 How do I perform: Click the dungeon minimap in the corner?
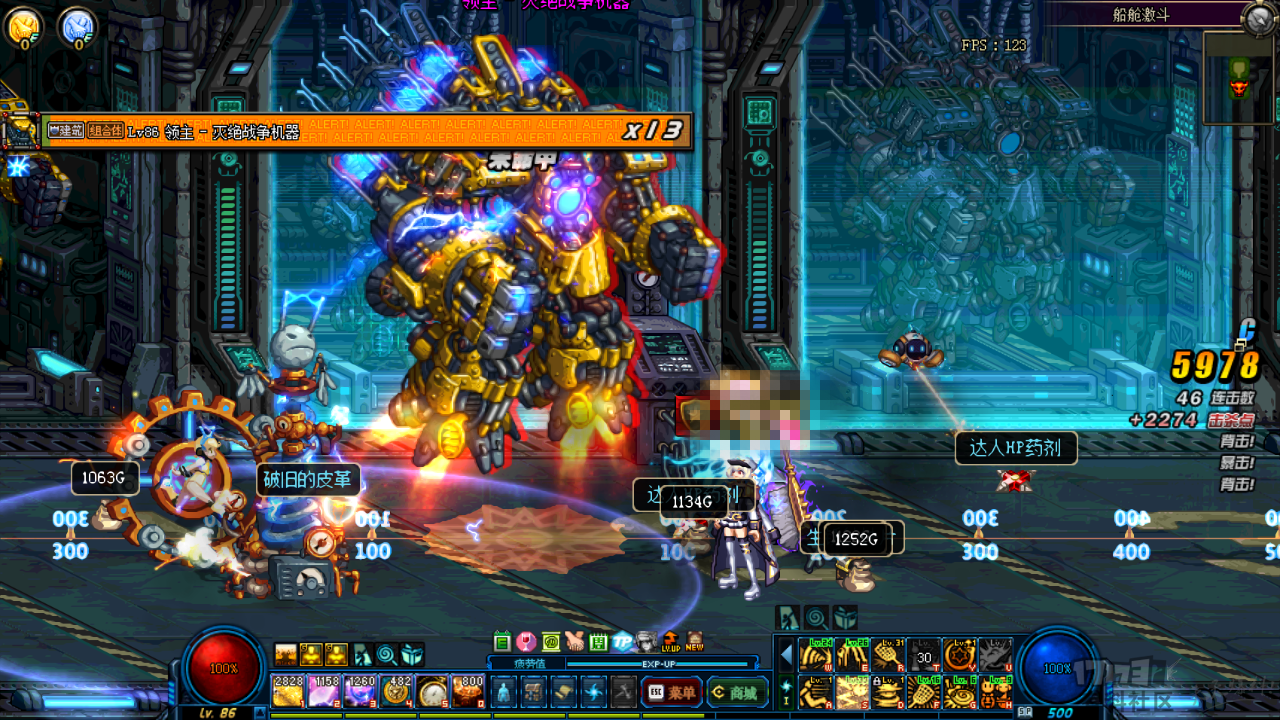coord(1238,78)
